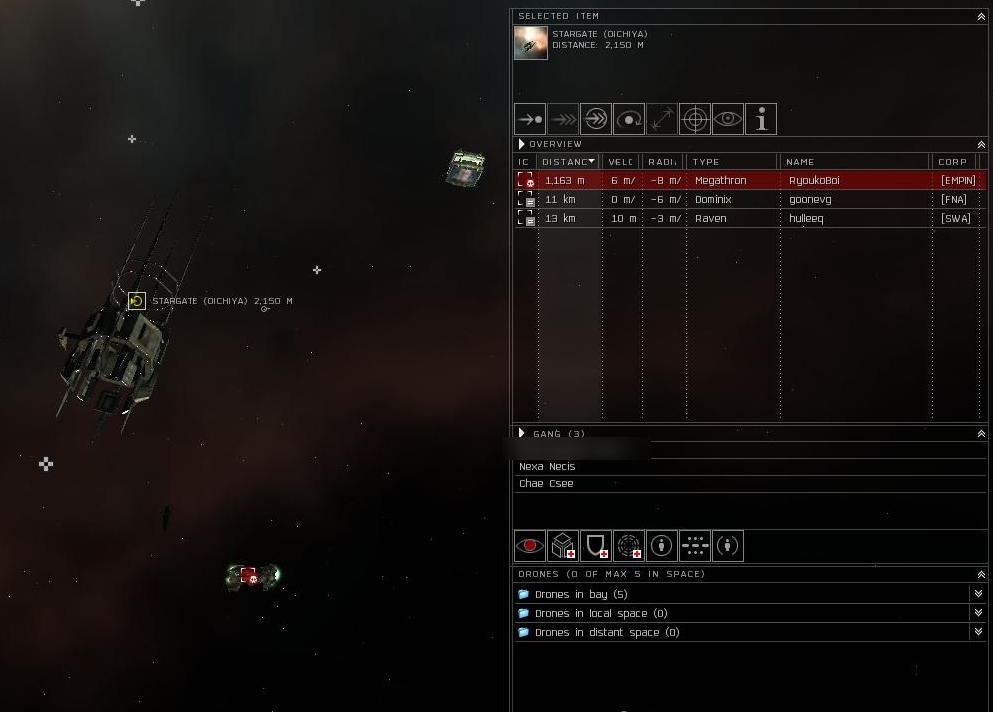Show info for the selected item
Viewport: 993px width, 712px height.
tap(761, 120)
